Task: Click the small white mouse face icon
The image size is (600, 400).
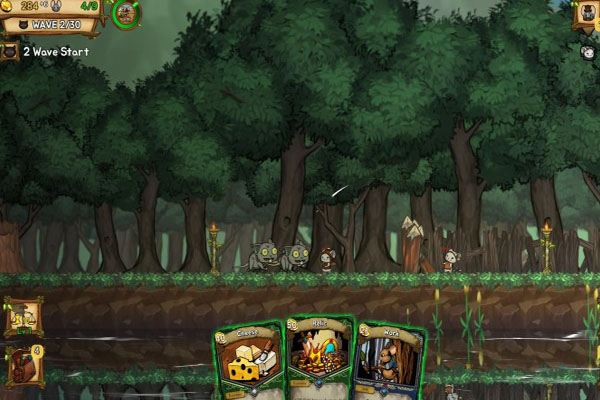Action: click(x=587, y=52)
